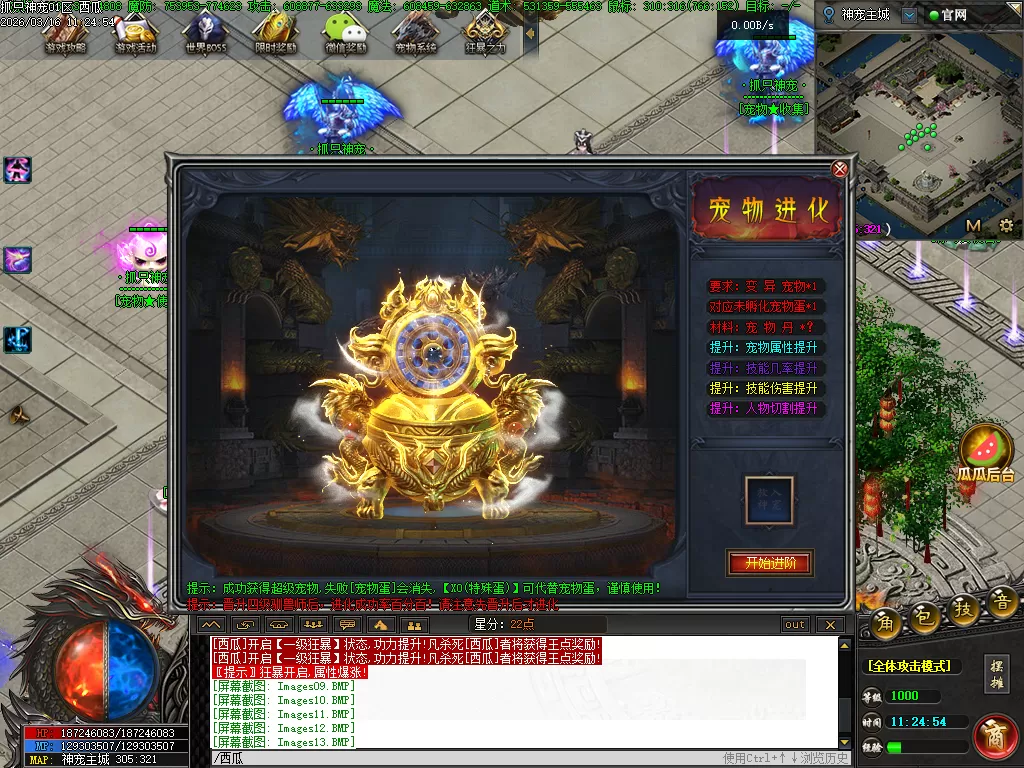Open the 游戏活动 game events icon

click(x=136, y=35)
